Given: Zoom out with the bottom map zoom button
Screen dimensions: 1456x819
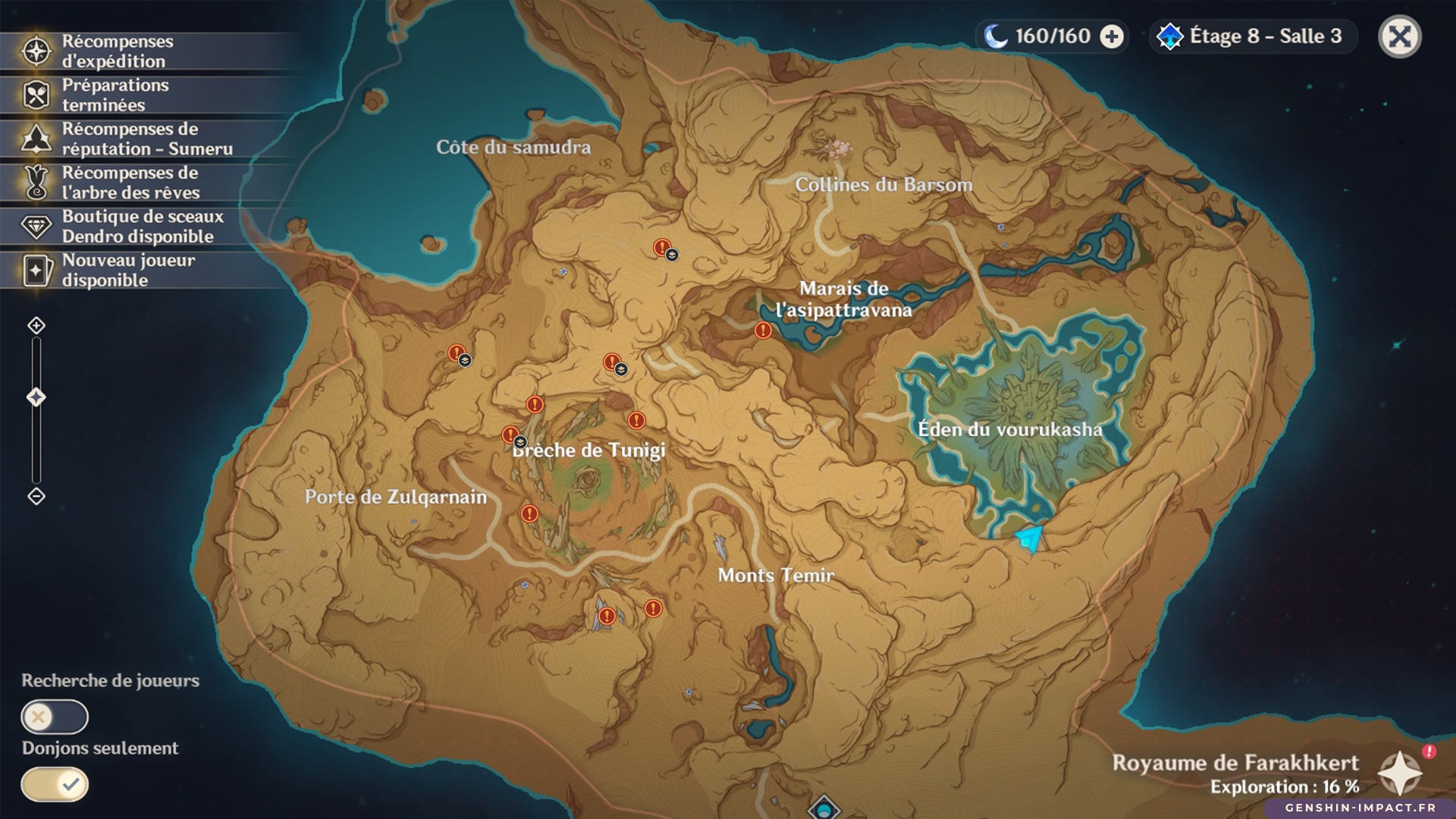Looking at the screenshot, I should point(36,497).
